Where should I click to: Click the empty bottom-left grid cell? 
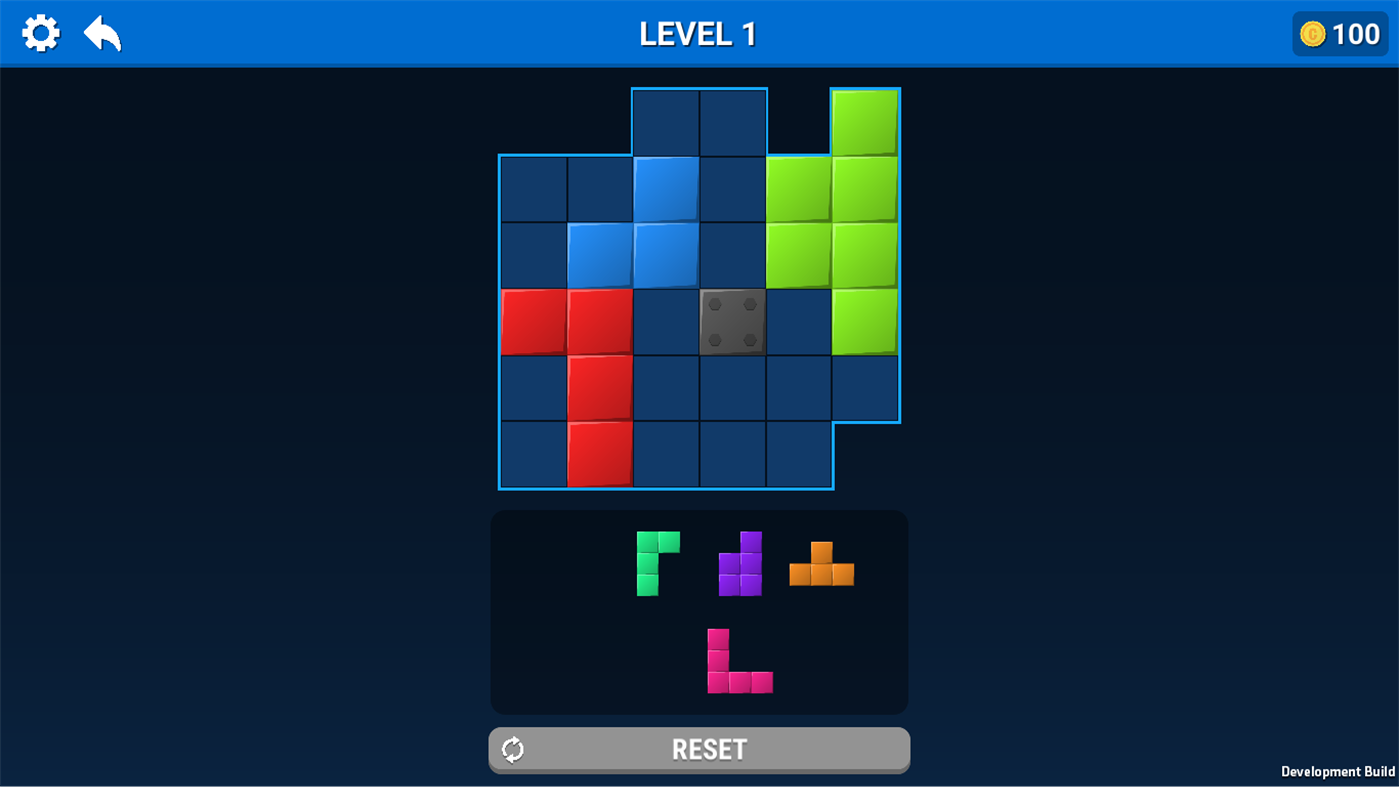(531, 455)
